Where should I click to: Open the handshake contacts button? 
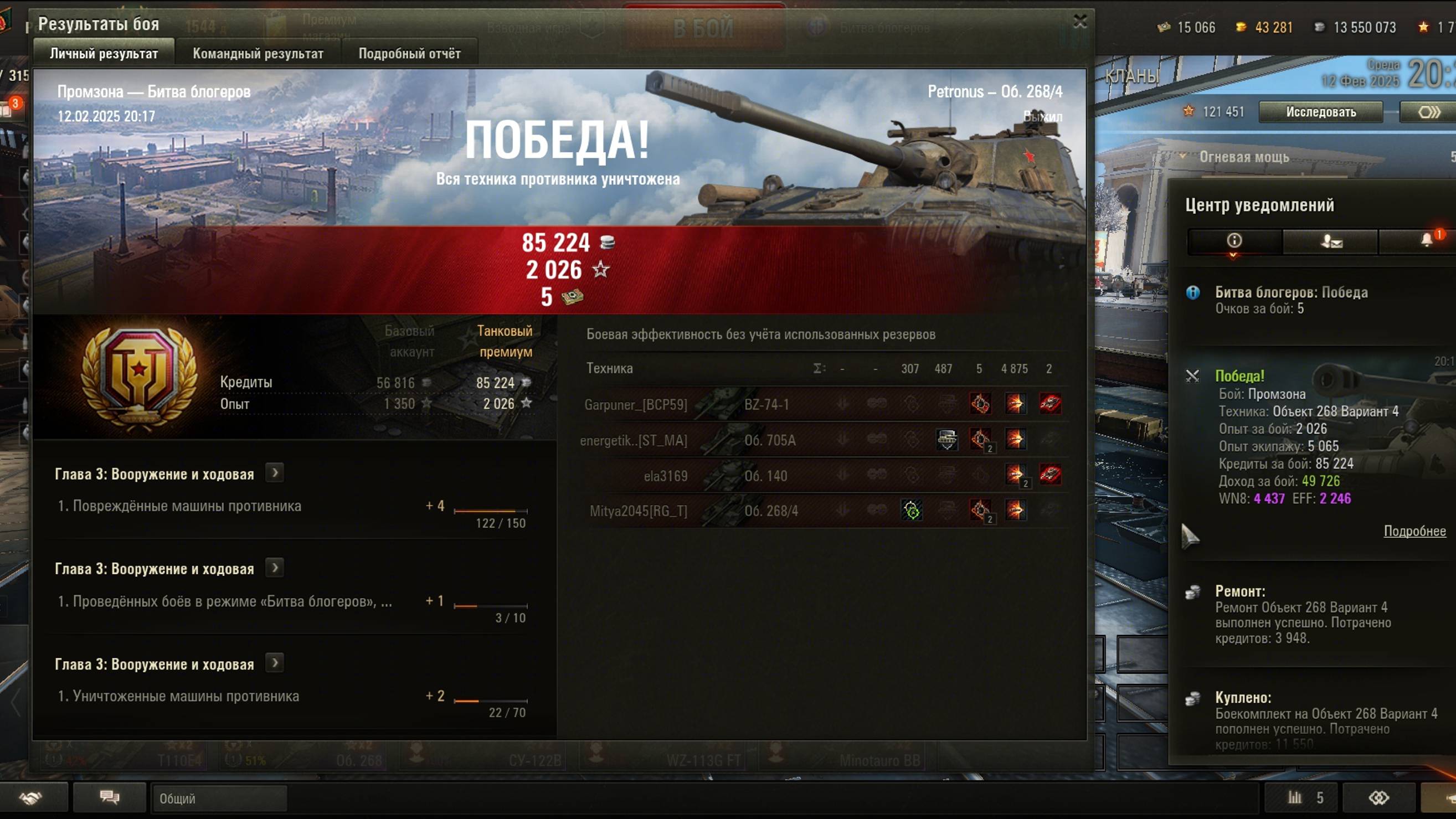coord(31,797)
